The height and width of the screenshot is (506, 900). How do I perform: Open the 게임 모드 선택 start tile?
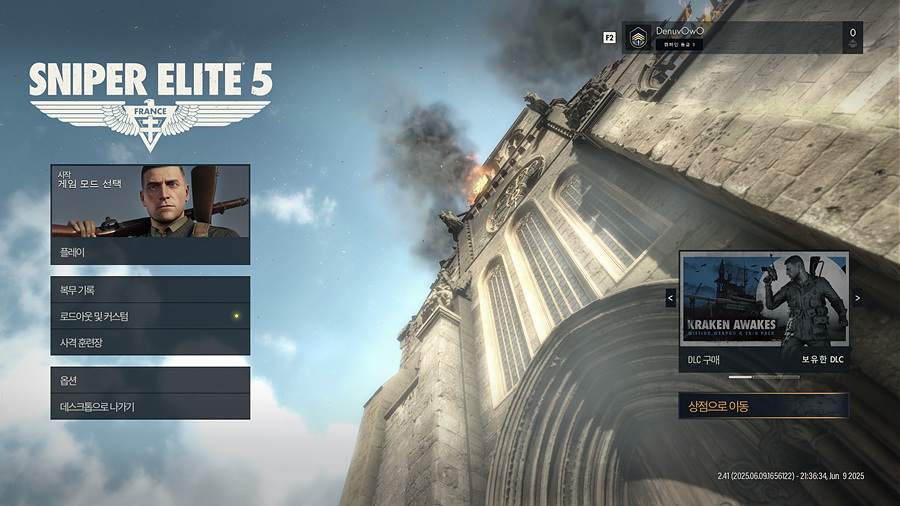tap(150, 201)
